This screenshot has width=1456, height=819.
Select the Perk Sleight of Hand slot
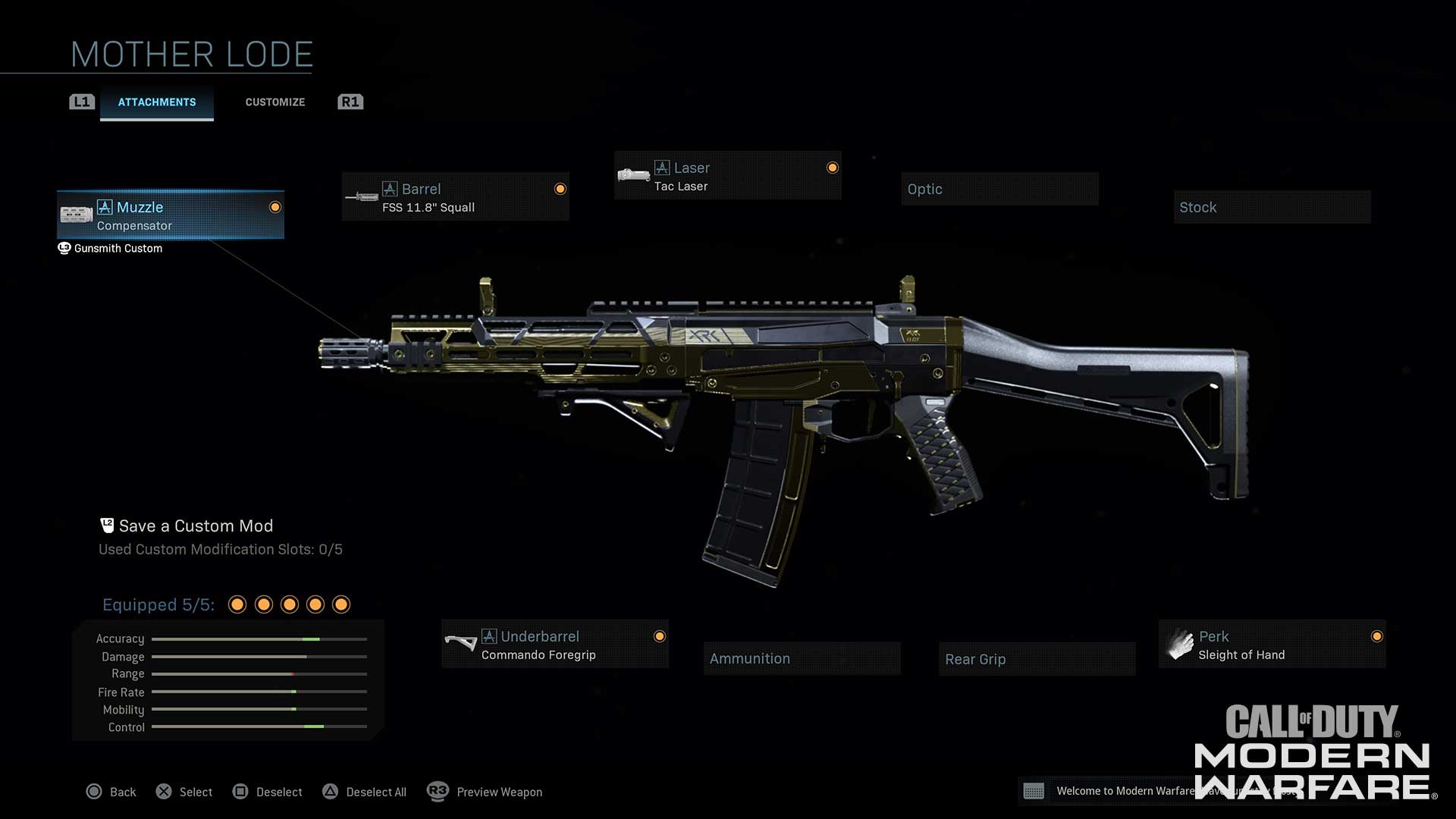tap(1272, 645)
